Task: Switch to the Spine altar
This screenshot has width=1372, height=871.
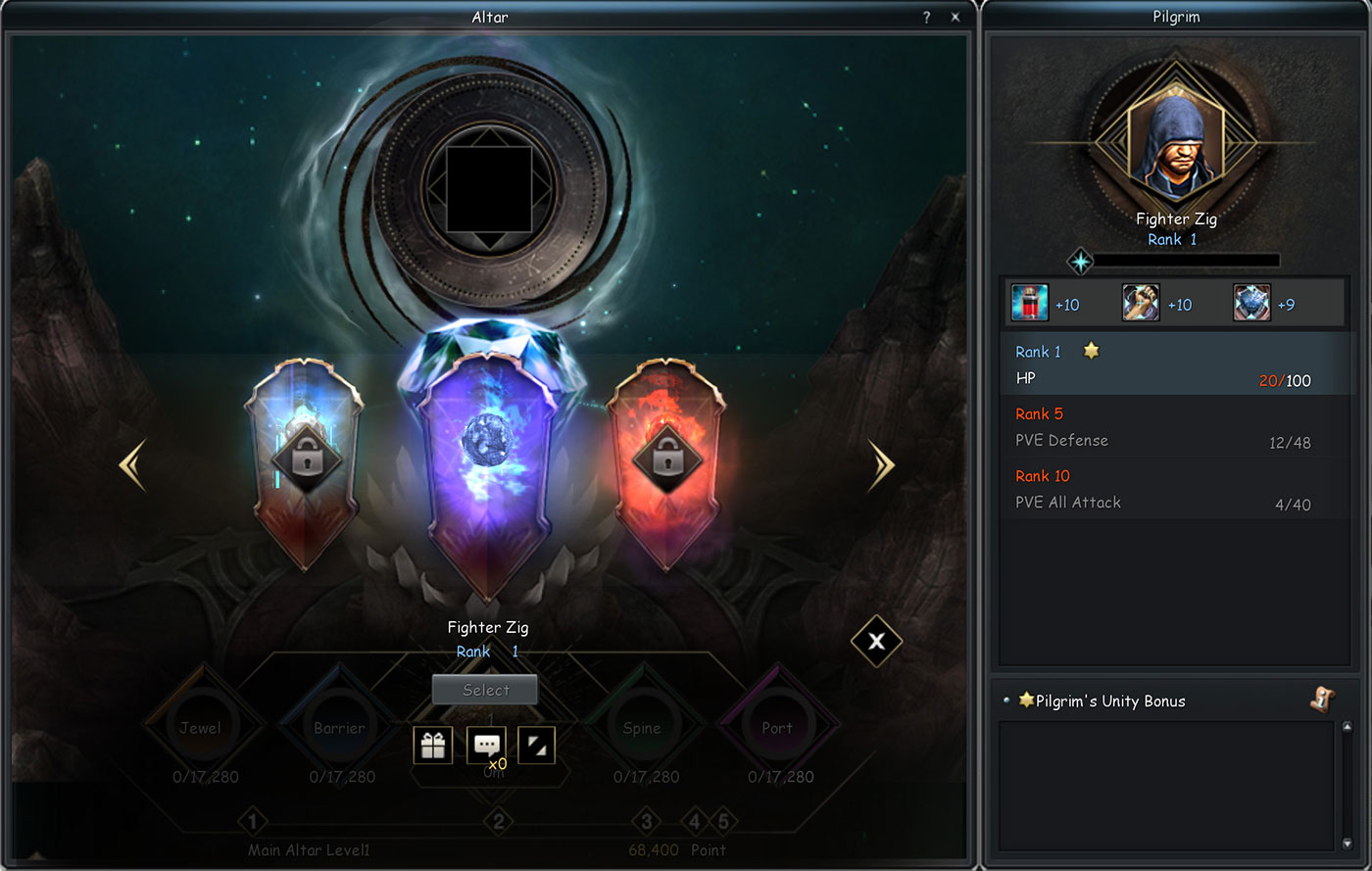Action: (x=644, y=727)
